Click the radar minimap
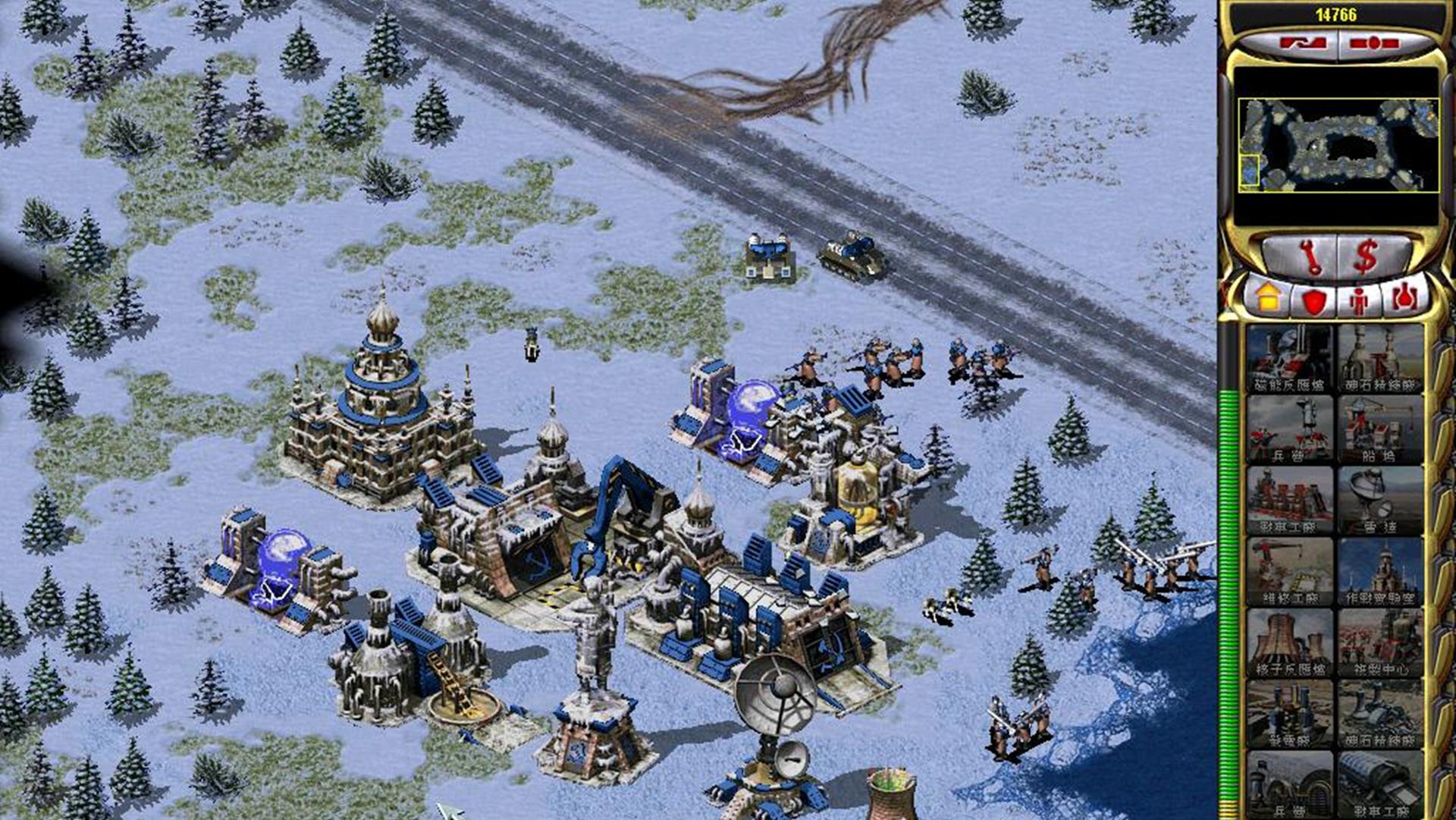The width and height of the screenshot is (1456, 820). [x=1337, y=145]
